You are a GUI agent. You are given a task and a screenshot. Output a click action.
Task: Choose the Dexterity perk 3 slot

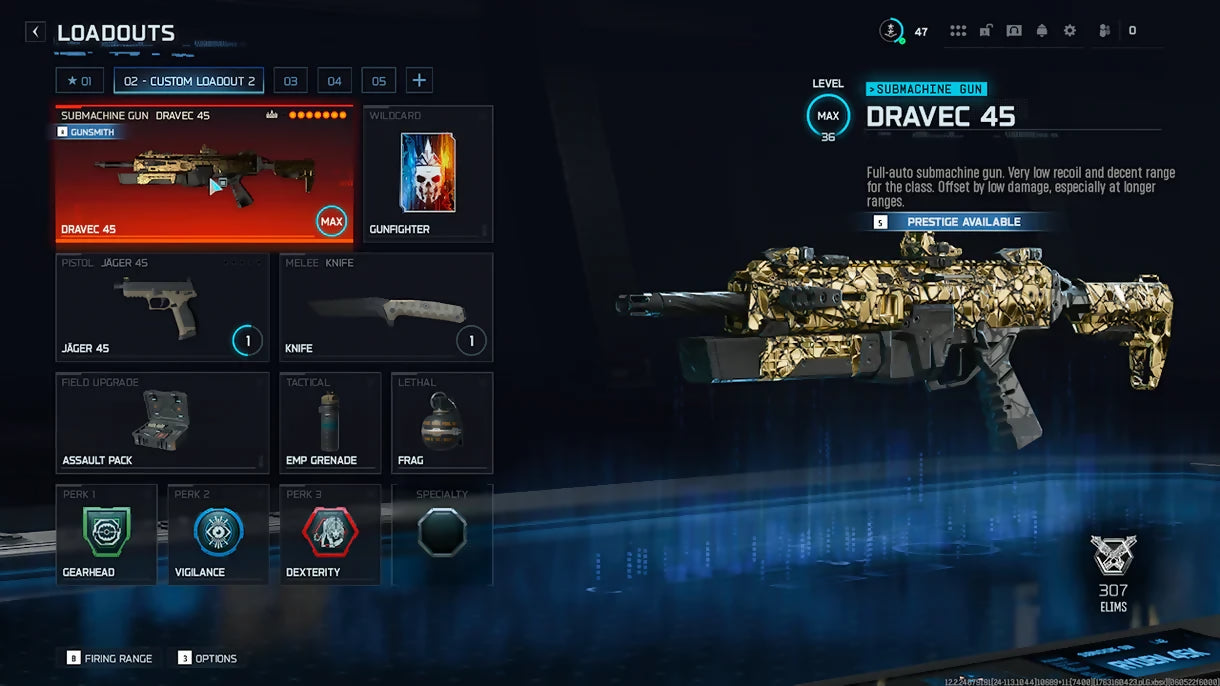click(x=329, y=534)
